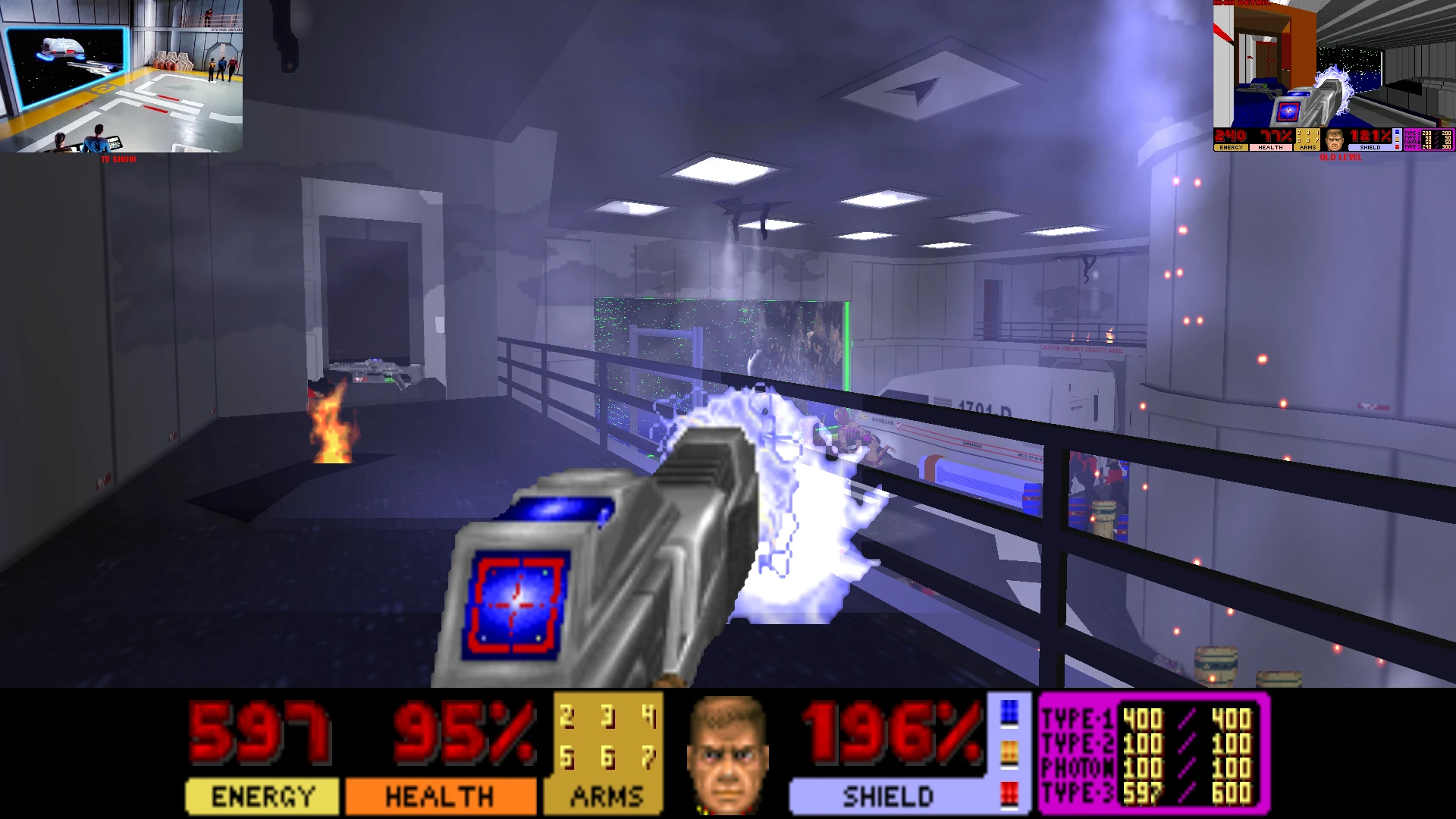Expand the TV SHOW picture-in-picture inset
Image resolution: width=1456 pixels, height=819 pixels.
point(121,76)
